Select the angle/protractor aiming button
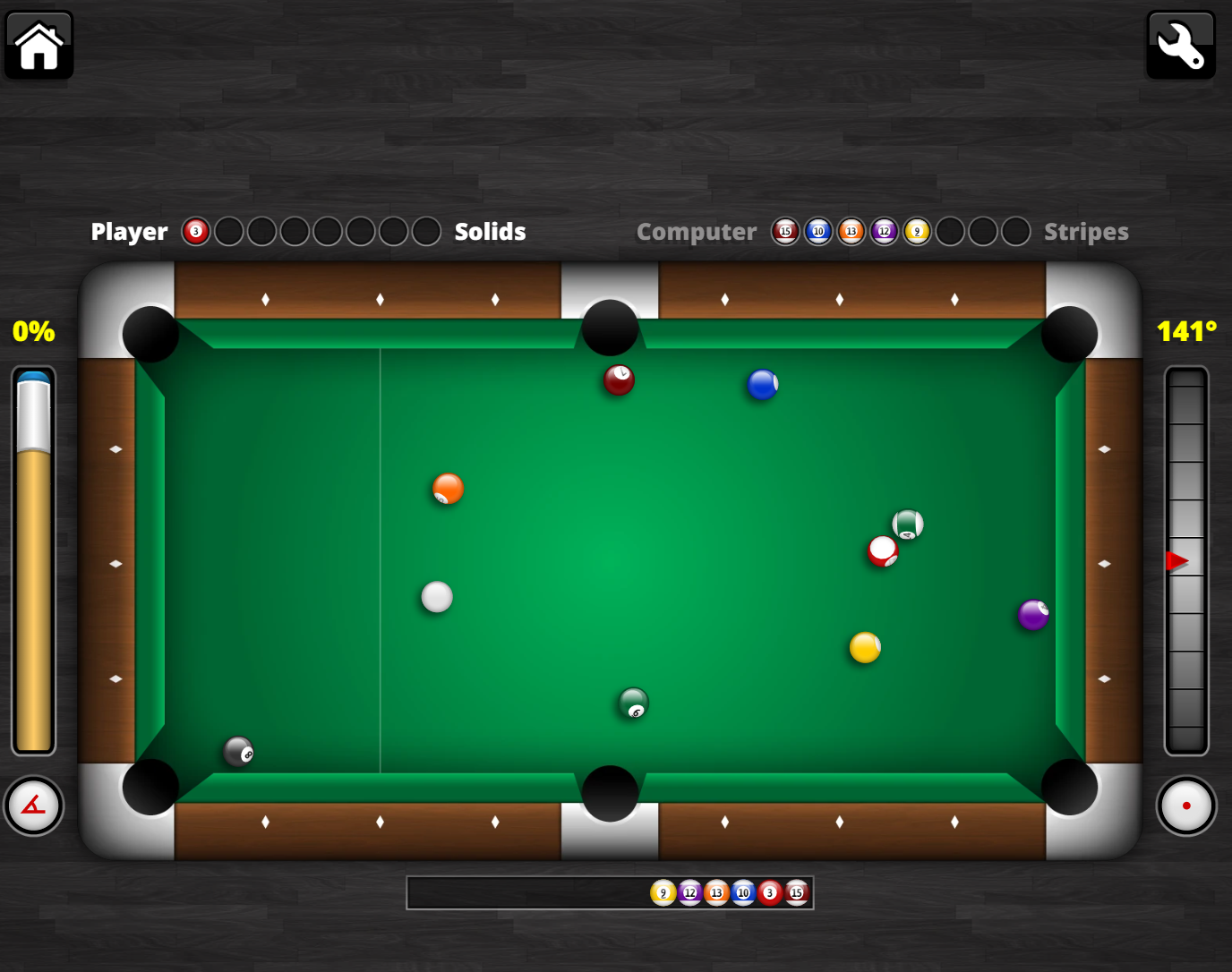This screenshot has height=972, width=1232. (x=33, y=806)
